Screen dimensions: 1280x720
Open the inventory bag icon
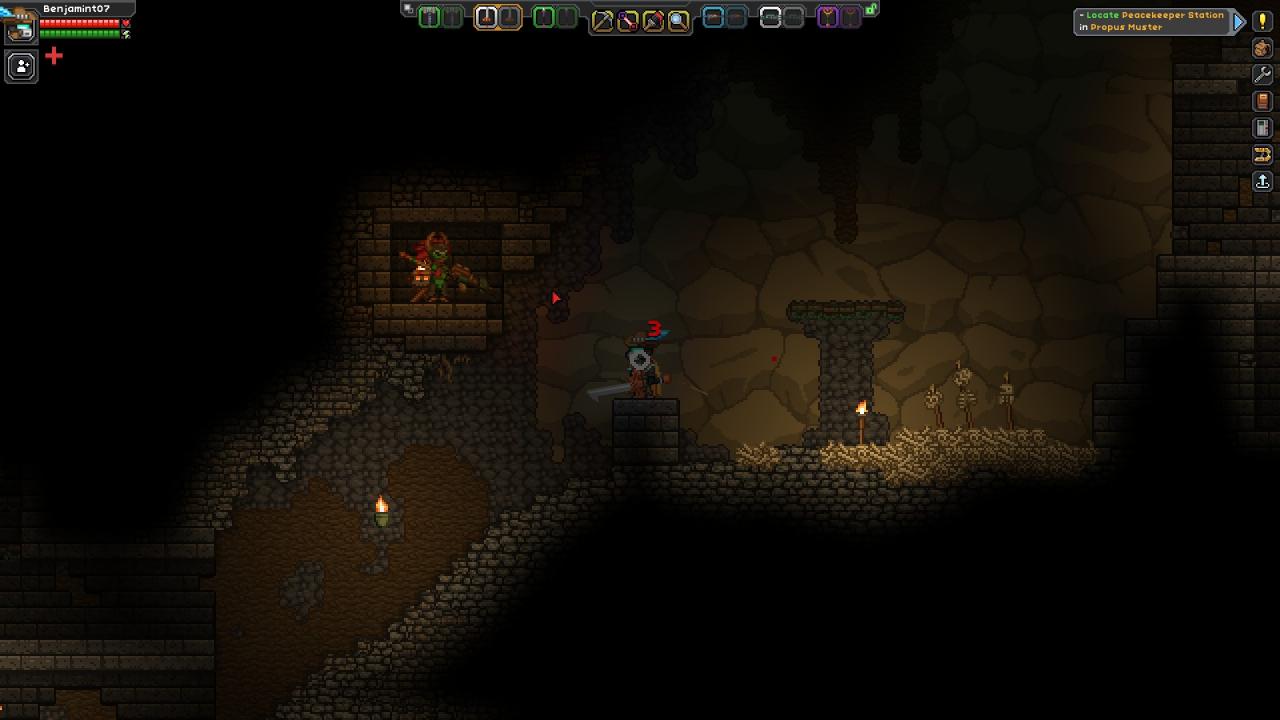[x=1262, y=48]
